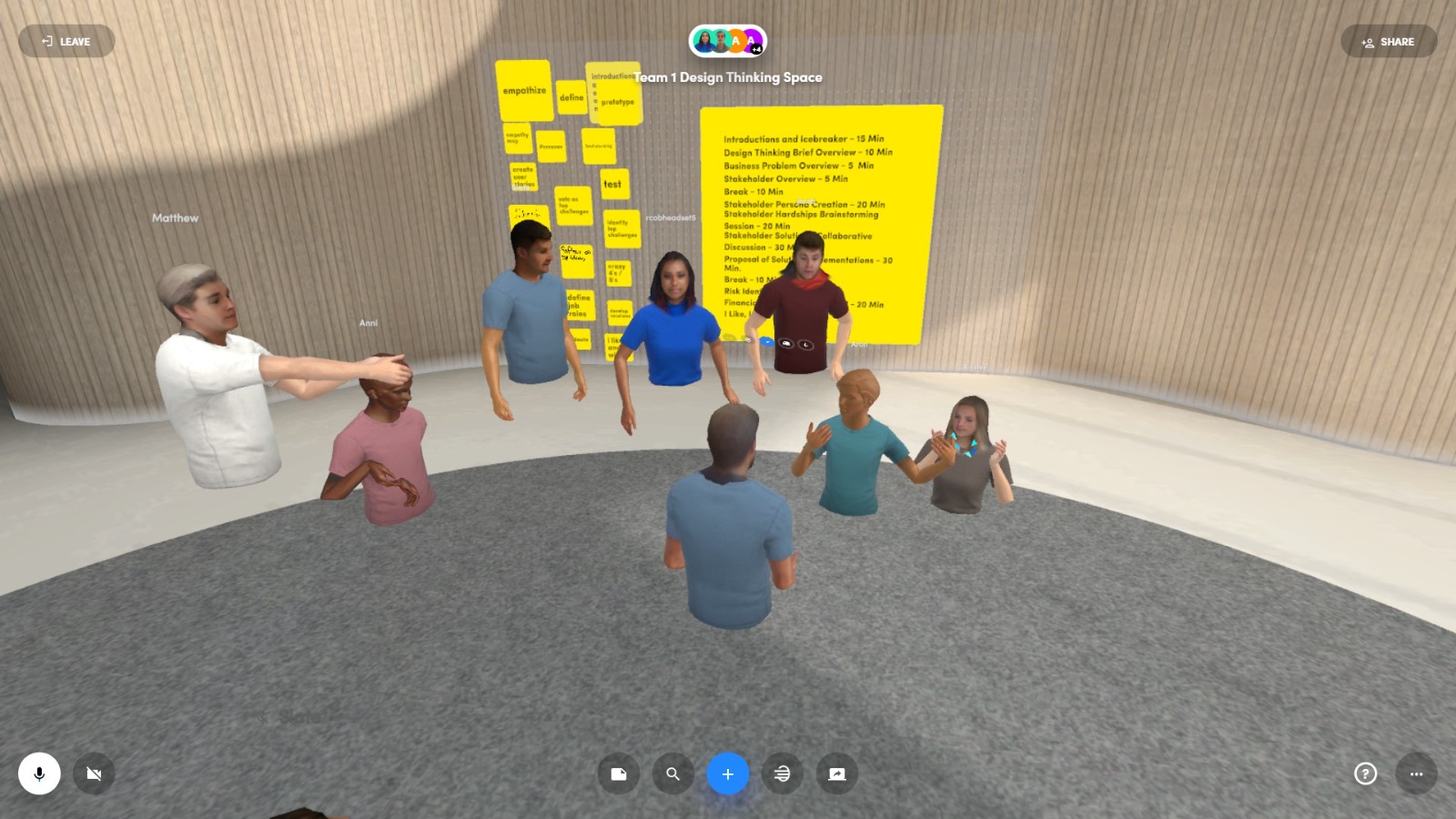Open the three-dot more options menu

(x=1416, y=773)
